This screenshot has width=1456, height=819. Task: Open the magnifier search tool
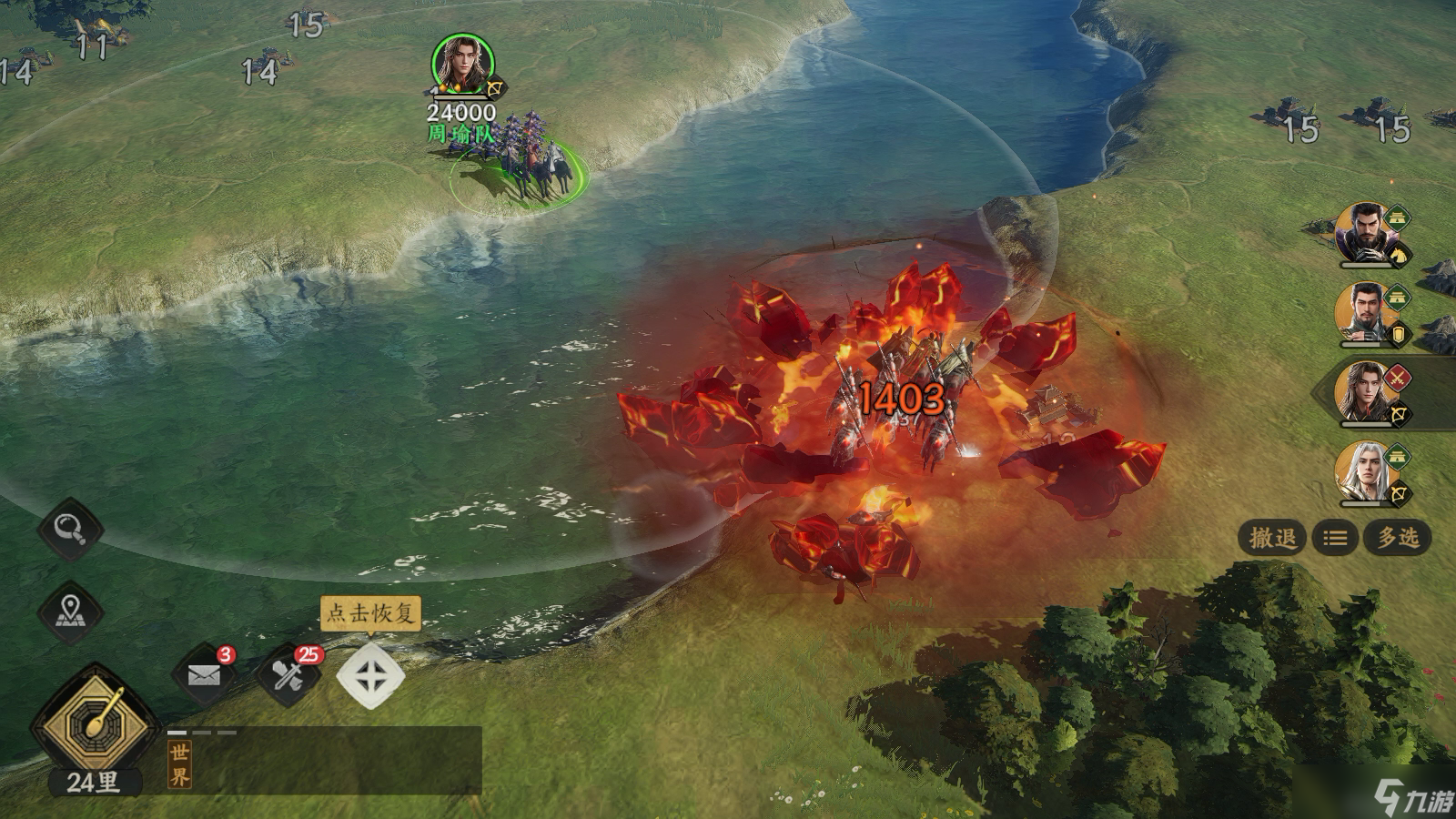point(70,528)
